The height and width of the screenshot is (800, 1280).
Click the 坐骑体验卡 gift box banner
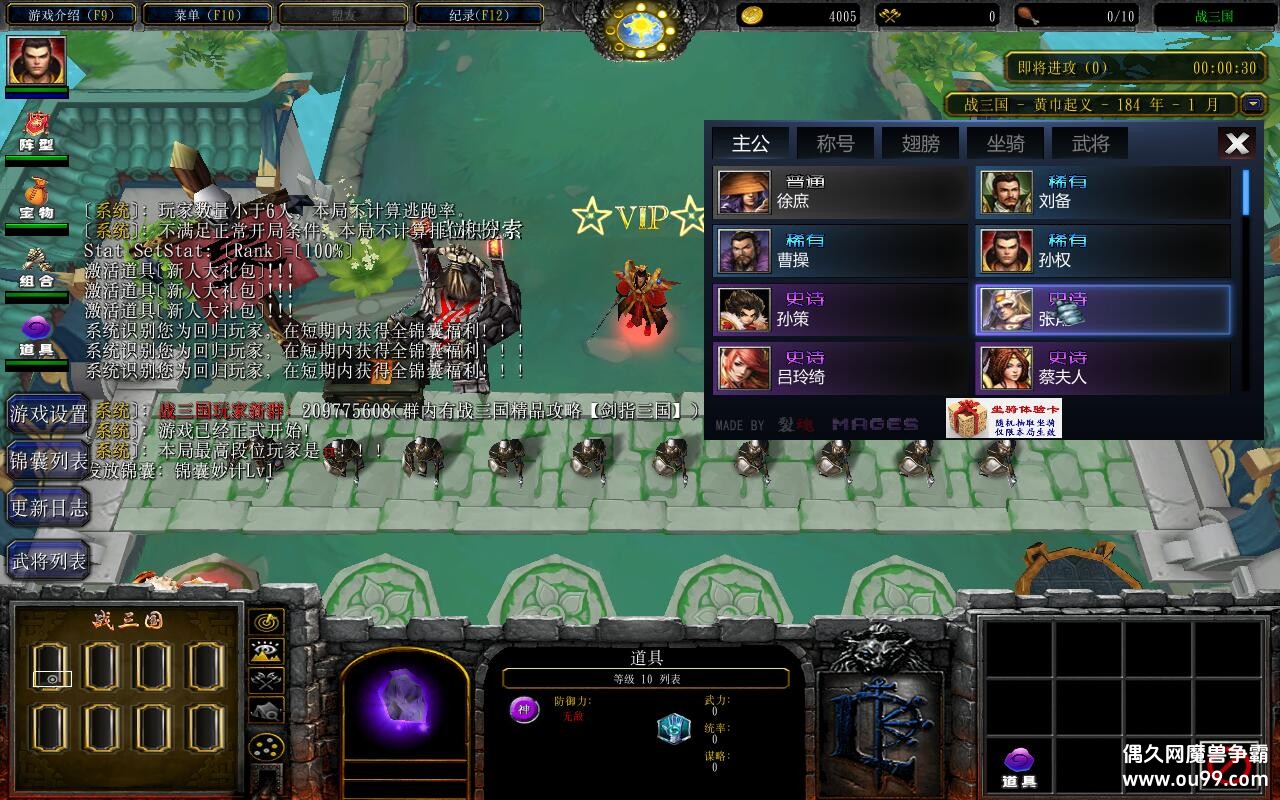click(1003, 418)
